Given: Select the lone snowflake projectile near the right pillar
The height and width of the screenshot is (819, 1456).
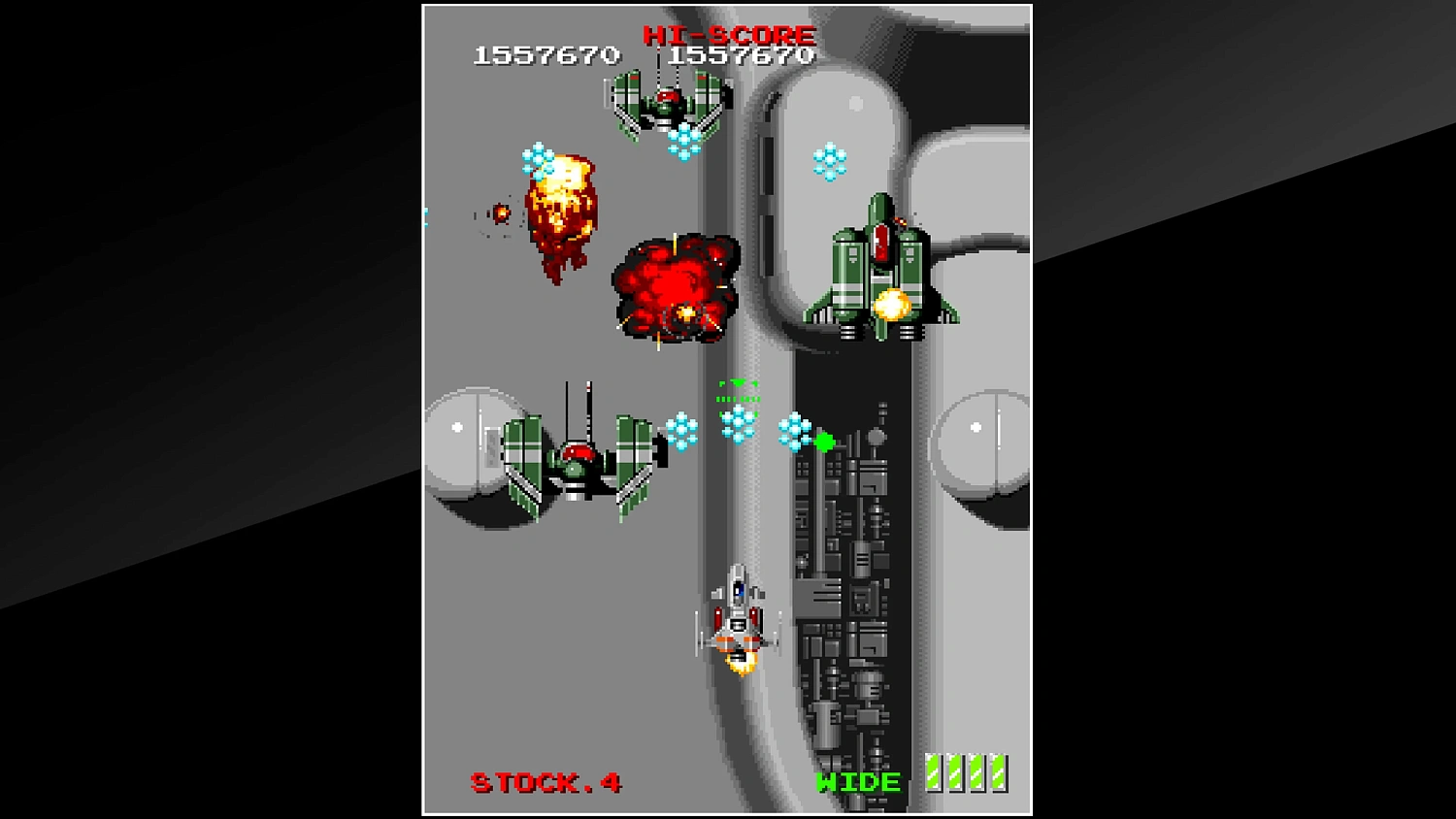Looking at the screenshot, I should pyautogui.click(x=829, y=160).
